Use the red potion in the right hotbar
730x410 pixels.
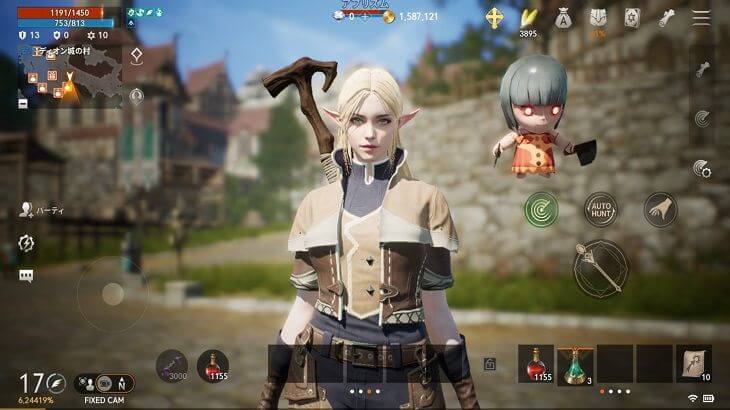pos(535,364)
